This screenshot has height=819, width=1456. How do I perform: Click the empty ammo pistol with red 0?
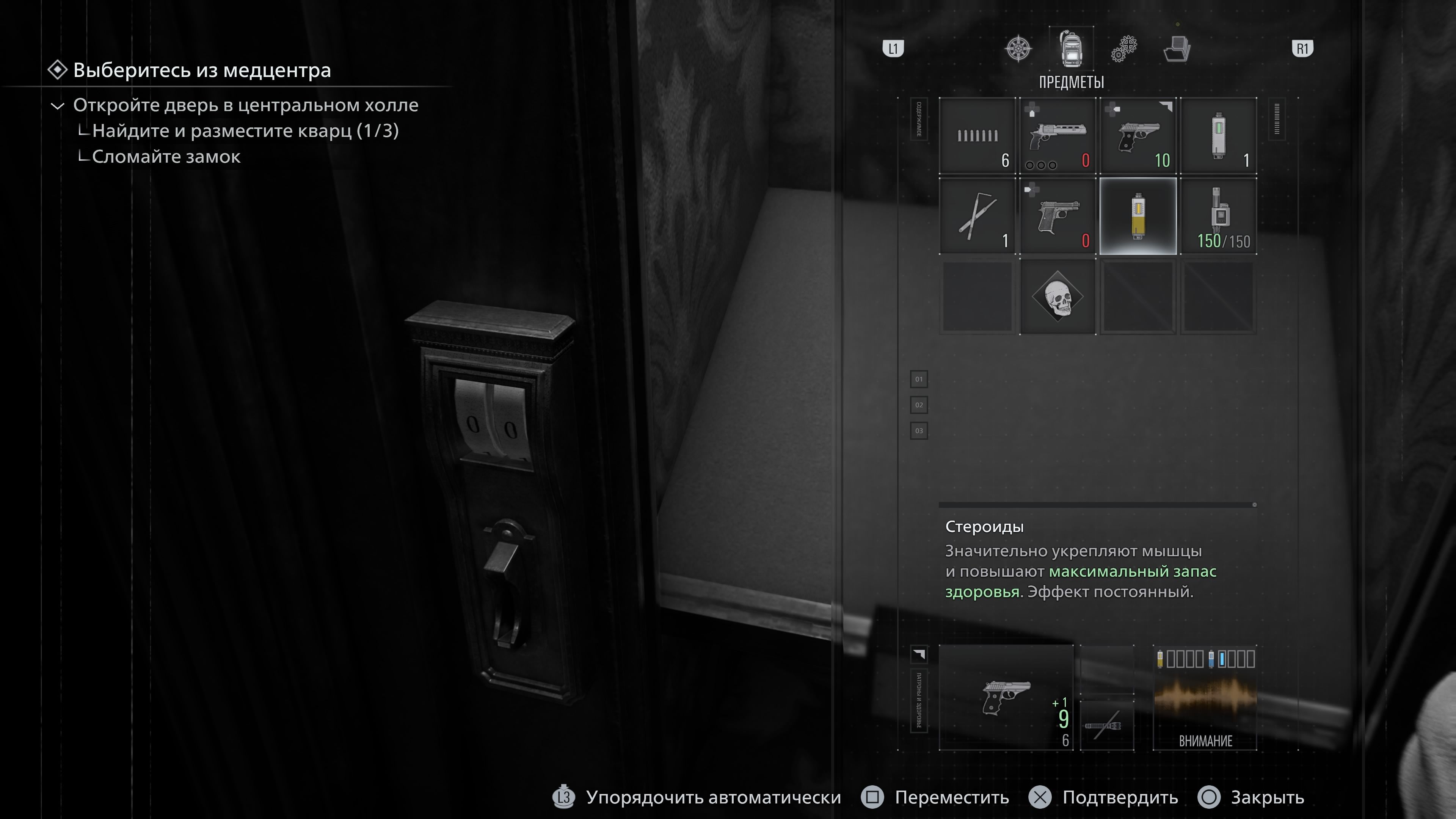tap(1056, 217)
